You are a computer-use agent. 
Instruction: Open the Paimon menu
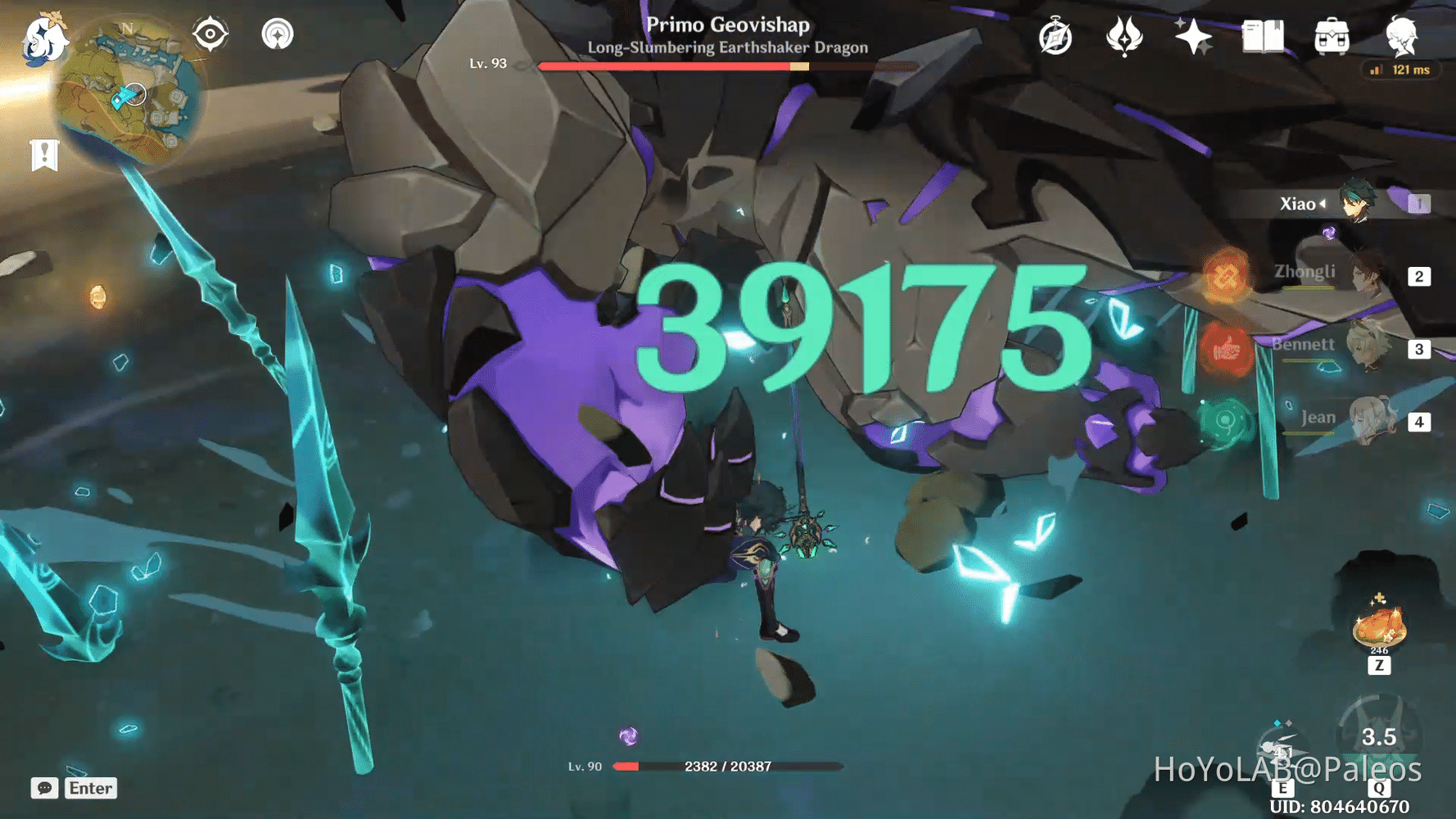tap(45, 39)
